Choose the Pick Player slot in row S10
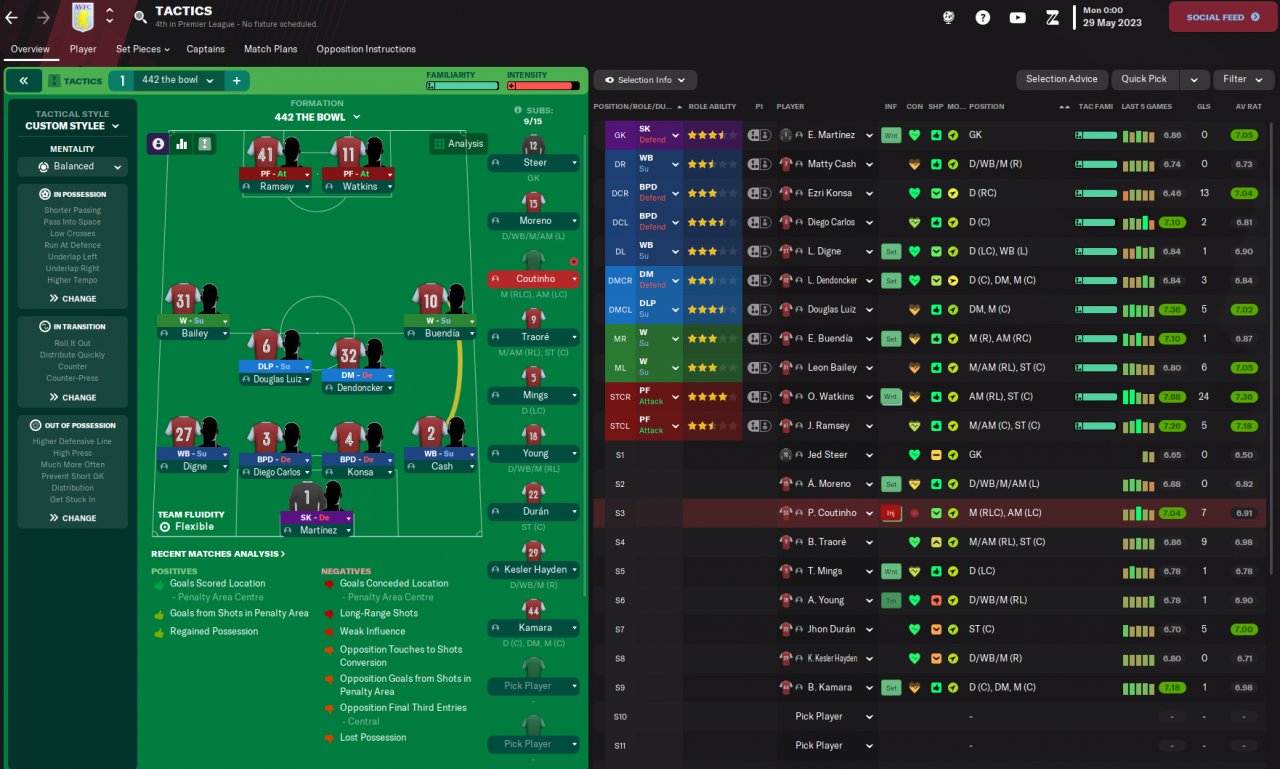Image resolution: width=1280 pixels, height=769 pixels. pos(819,716)
